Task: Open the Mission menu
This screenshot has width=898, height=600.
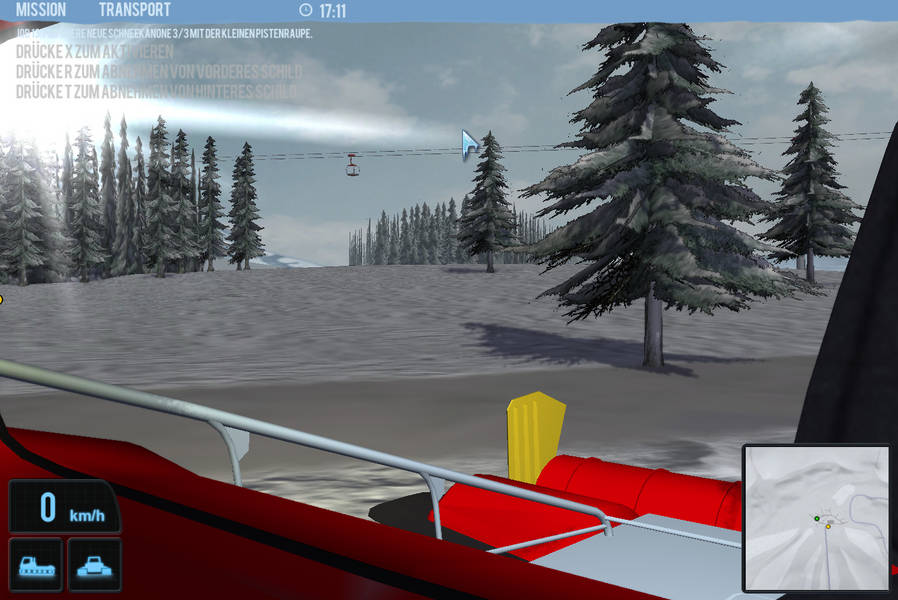Action: 41,11
